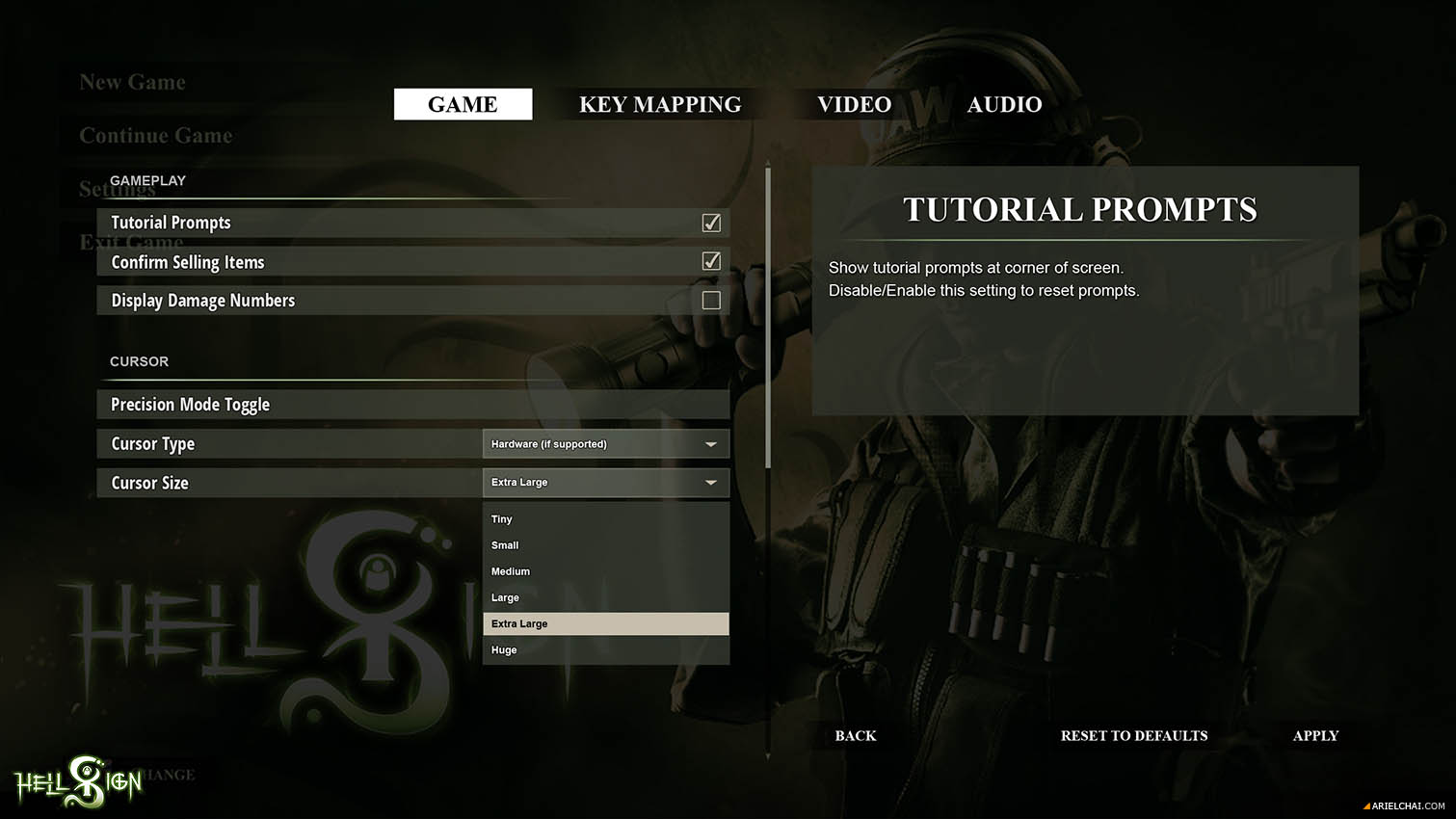
Task: Collapse the Cursor Size dropdown
Action: point(605,483)
